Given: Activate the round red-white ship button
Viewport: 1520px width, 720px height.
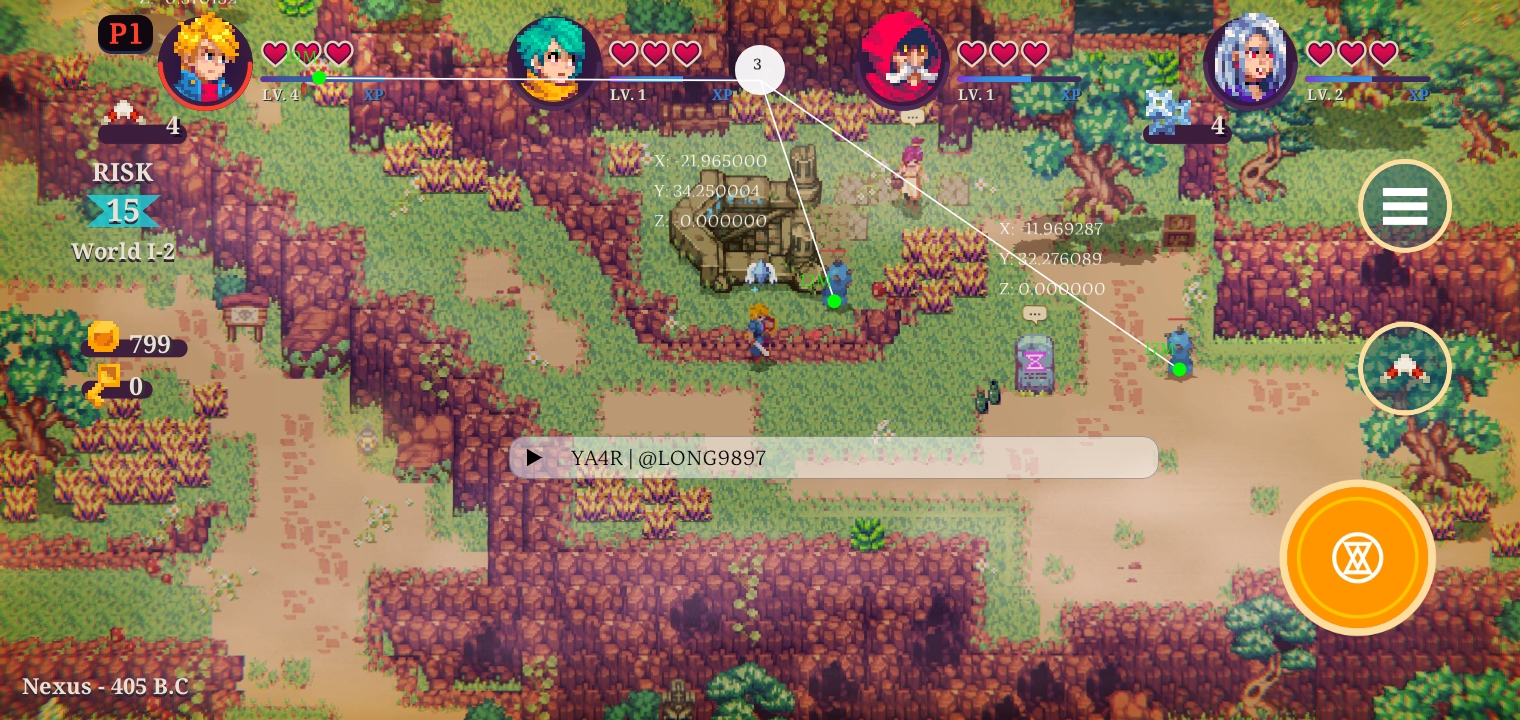Looking at the screenshot, I should point(1404,369).
